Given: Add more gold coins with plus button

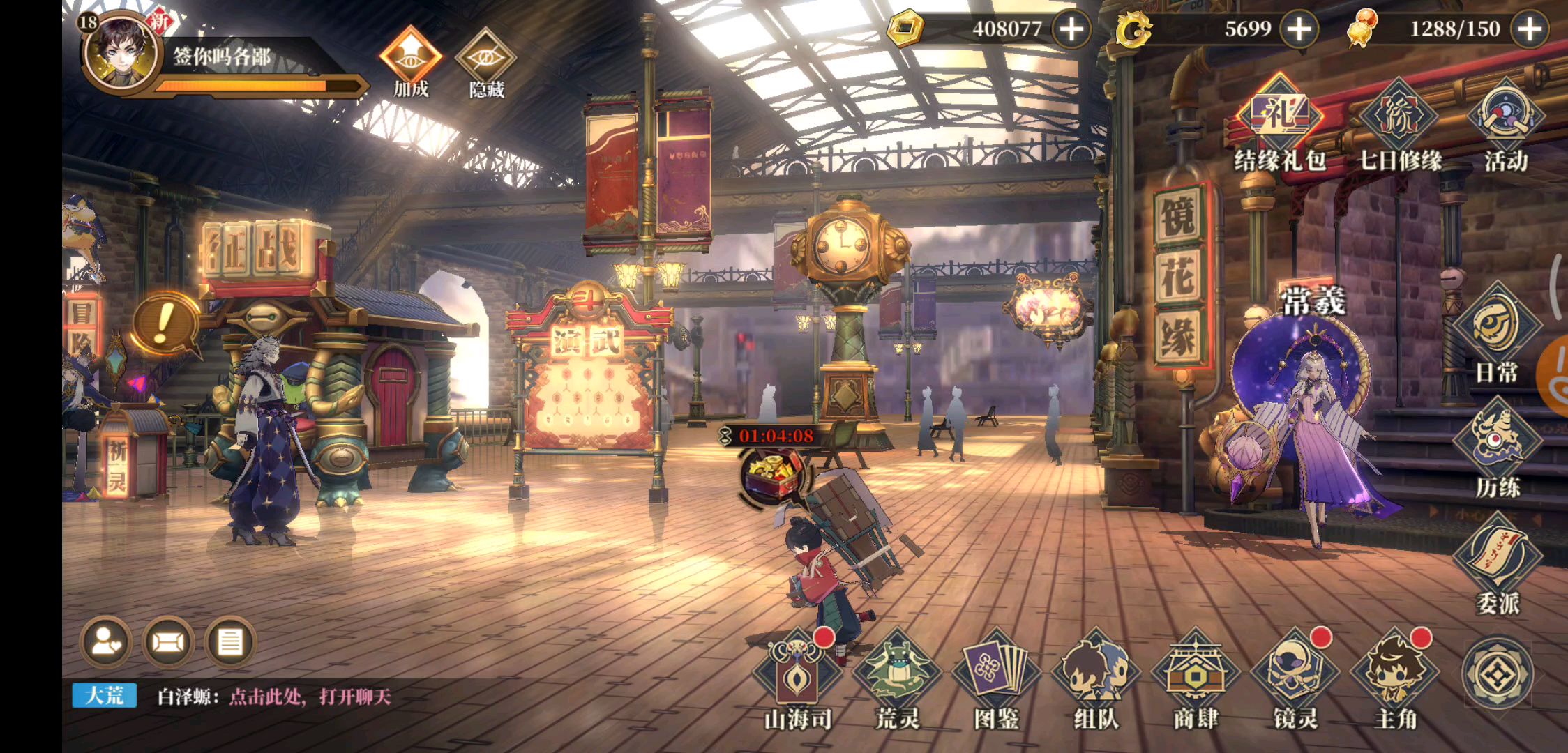Looking at the screenshot, I should pos(1071,29).
